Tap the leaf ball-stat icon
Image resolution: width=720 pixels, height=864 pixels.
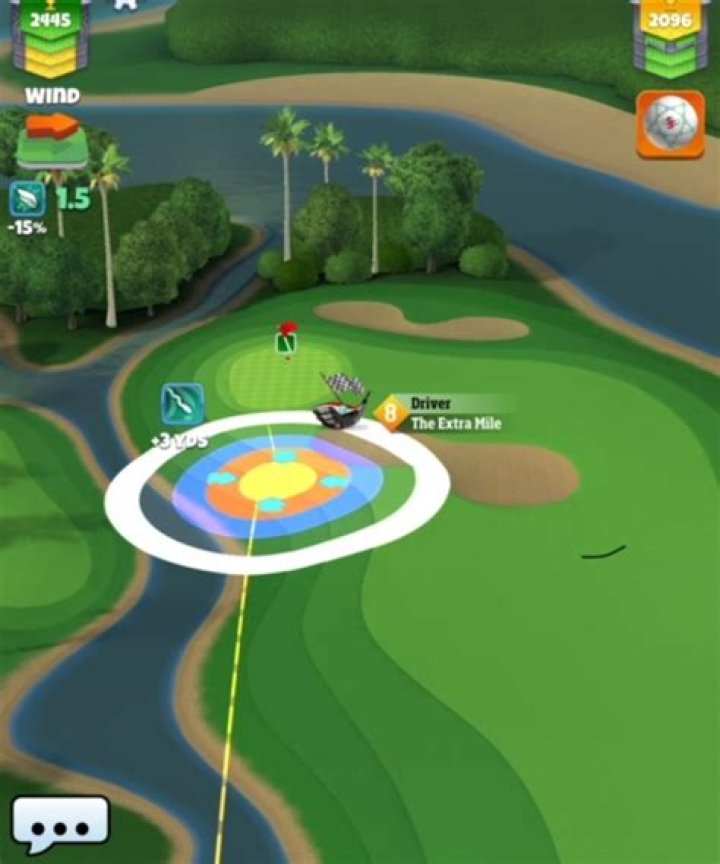coord(27,199)
